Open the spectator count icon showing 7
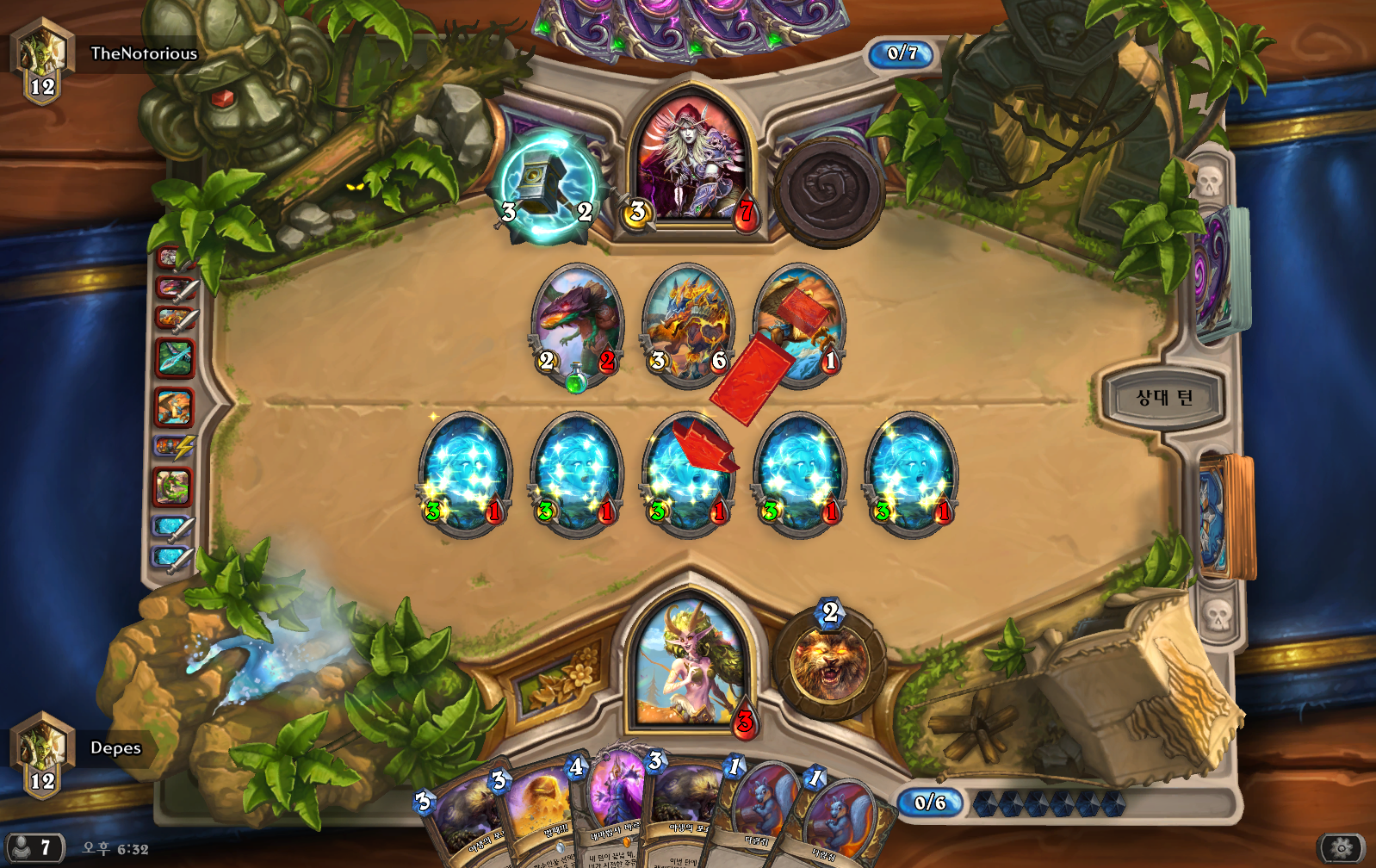 pos(33,848)
